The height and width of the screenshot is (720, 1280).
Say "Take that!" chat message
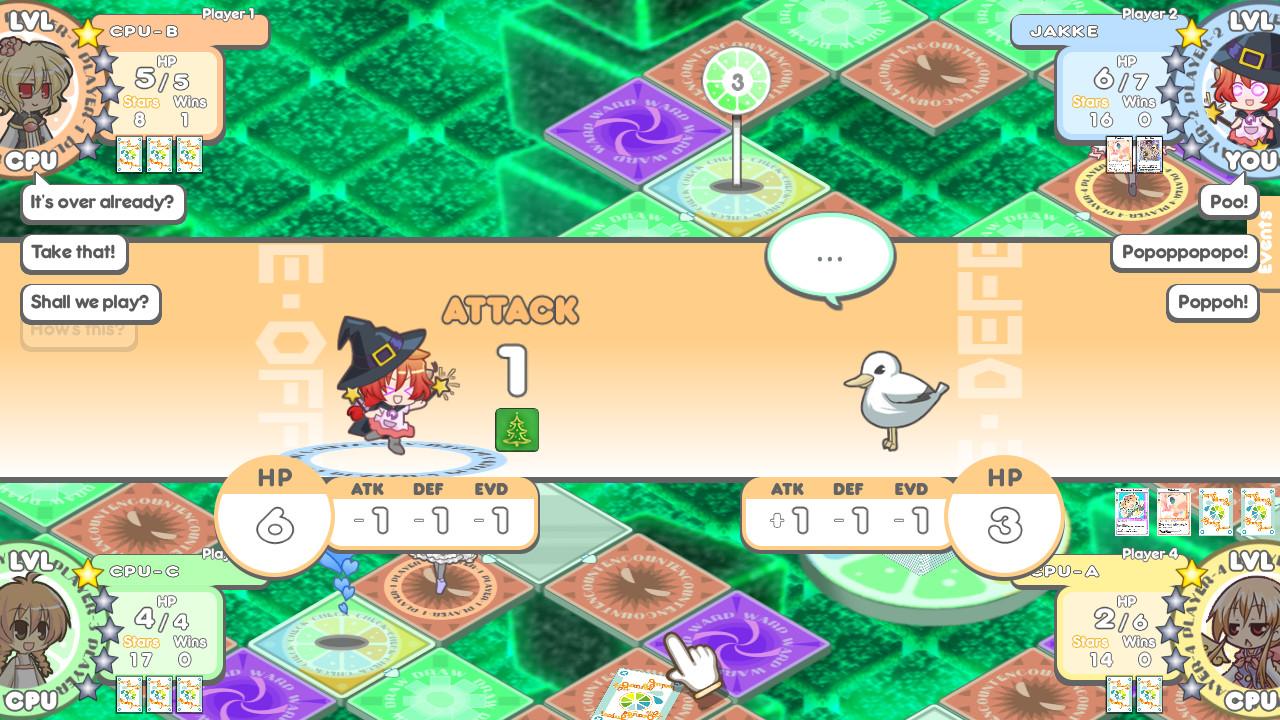pyautogui.click(x=73, y=253)
